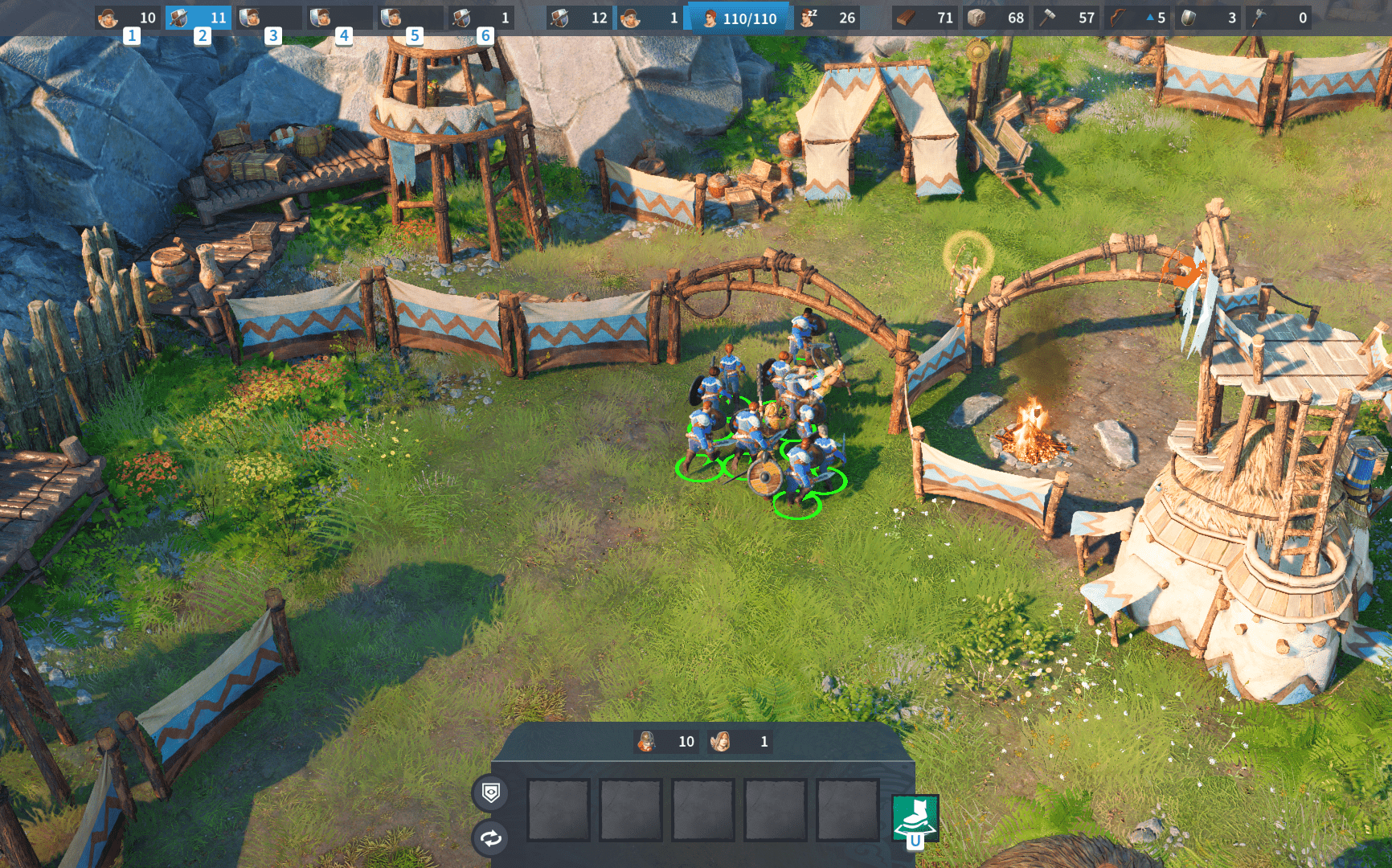The height and width of the screenshot is (868, 1392).
Task: Click the soldier count showing 12
Action: point(579,18)
